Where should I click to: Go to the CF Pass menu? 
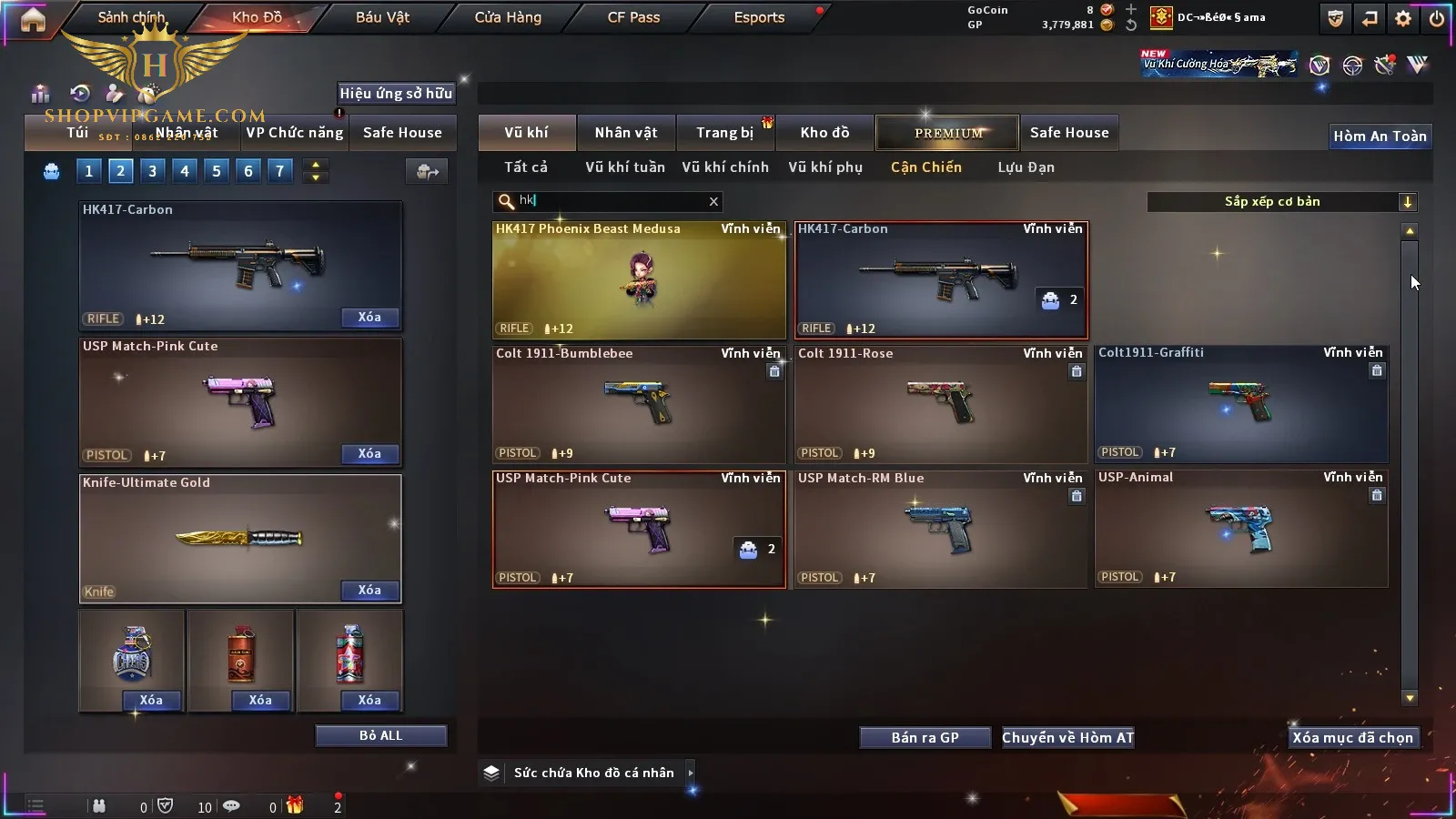pyautogui.click(x=633, y=17)
